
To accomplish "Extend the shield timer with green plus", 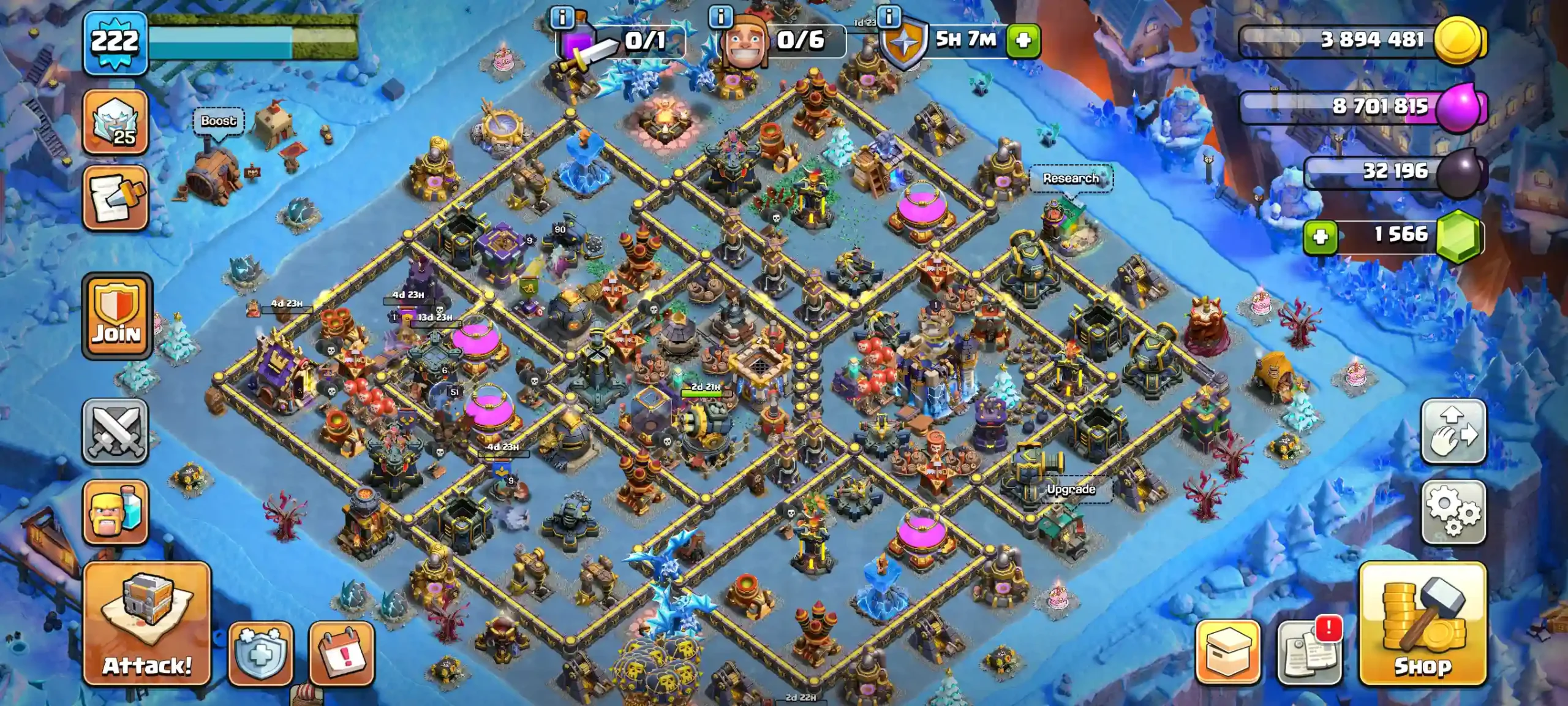I will [1023, 40].
